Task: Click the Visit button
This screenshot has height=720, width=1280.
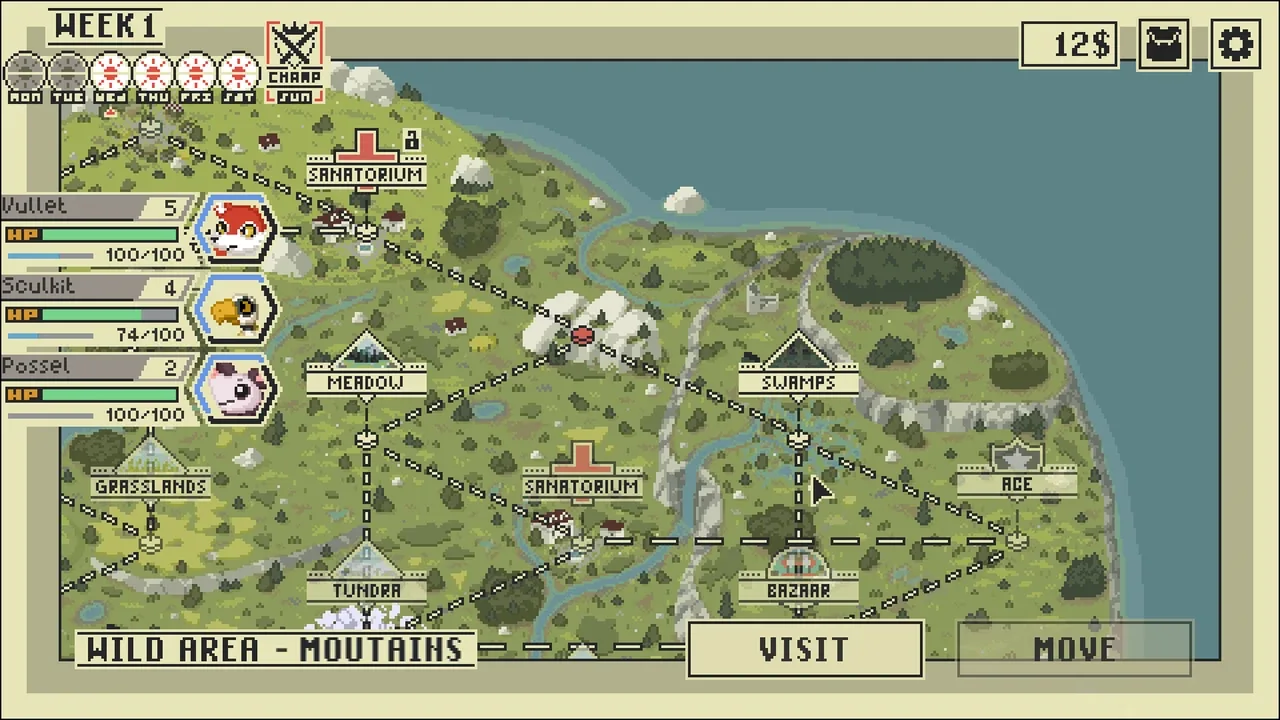Action: coord(804,650)
